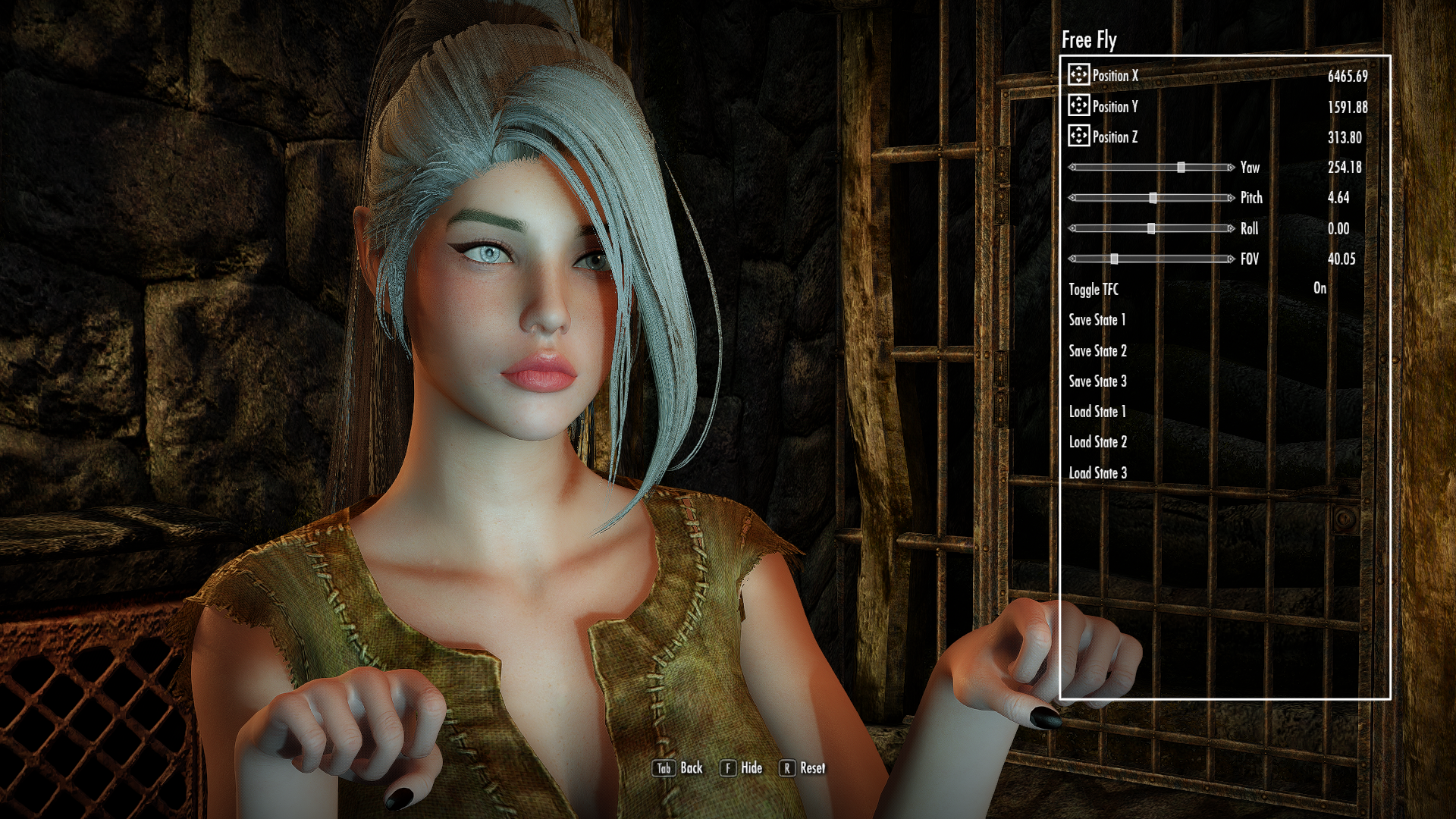Select the Position Z row

[1115, 137]
